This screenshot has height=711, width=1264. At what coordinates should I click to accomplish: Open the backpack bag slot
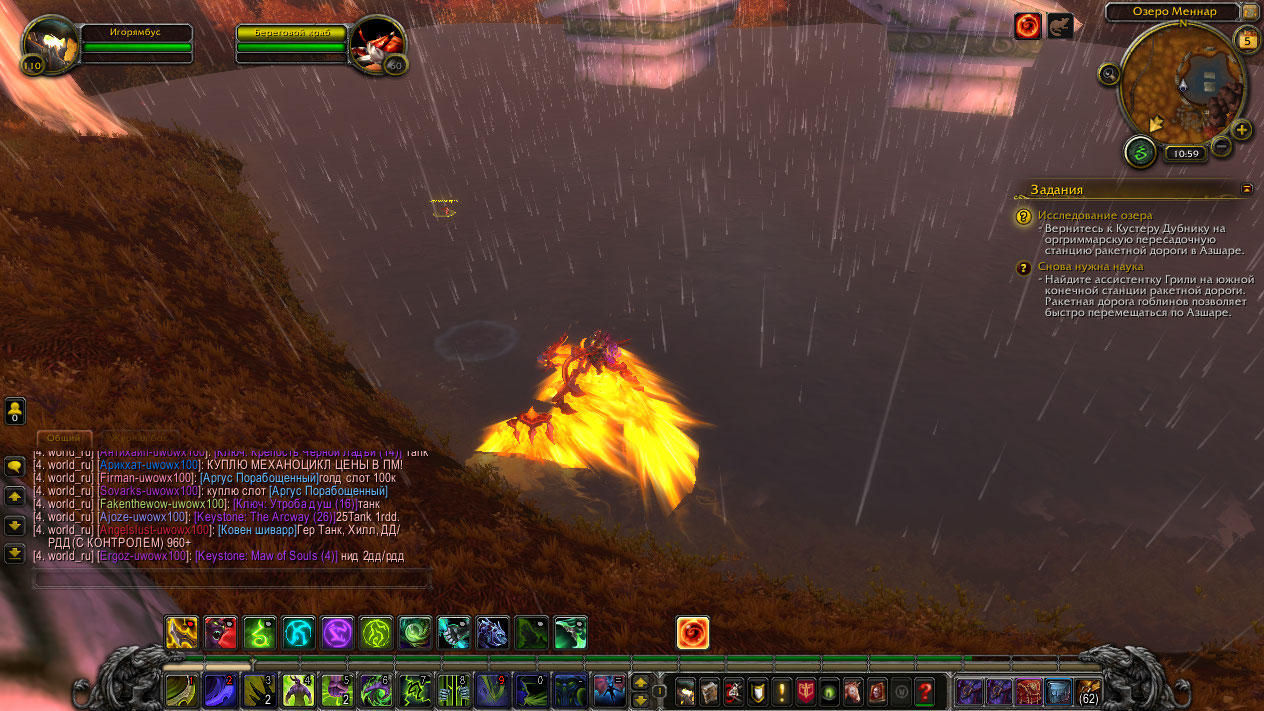1088,691
